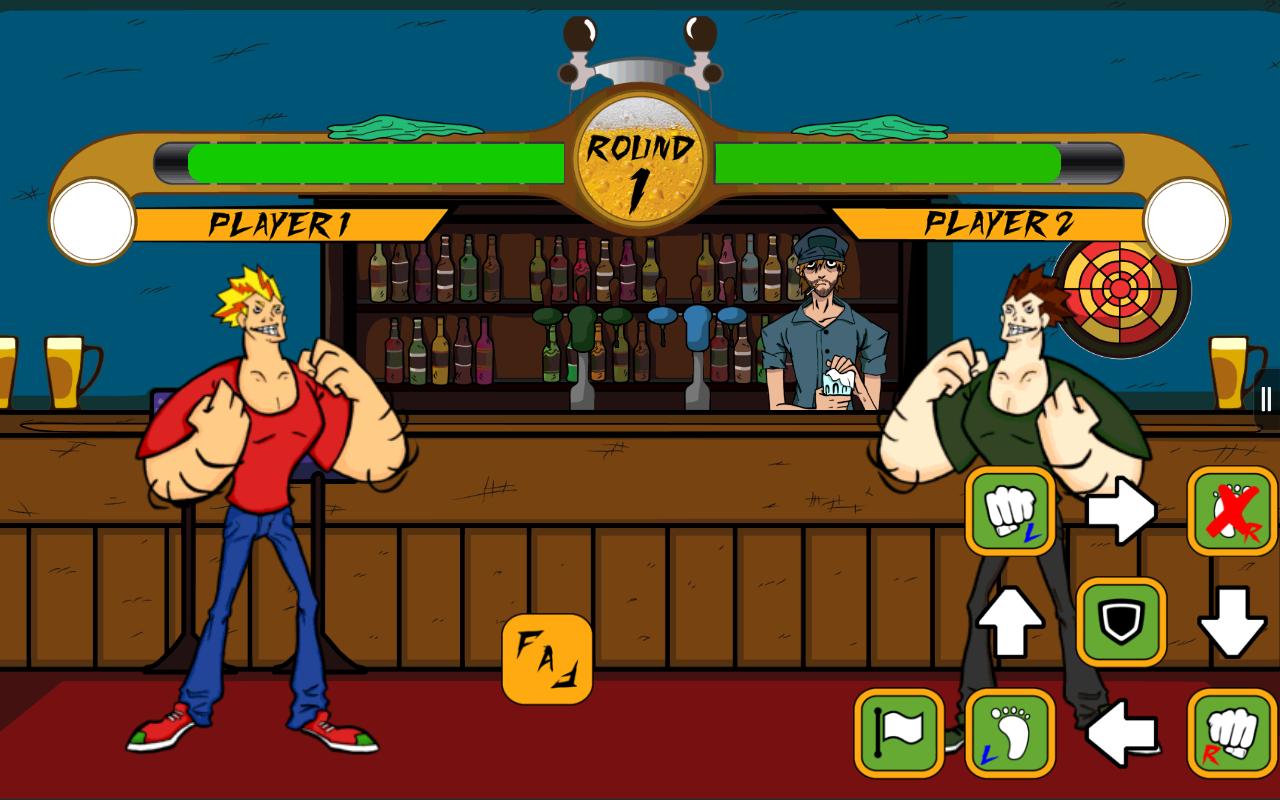Throw a left punch with the fist L button
1280x800 pixels.
point(1010,511)
